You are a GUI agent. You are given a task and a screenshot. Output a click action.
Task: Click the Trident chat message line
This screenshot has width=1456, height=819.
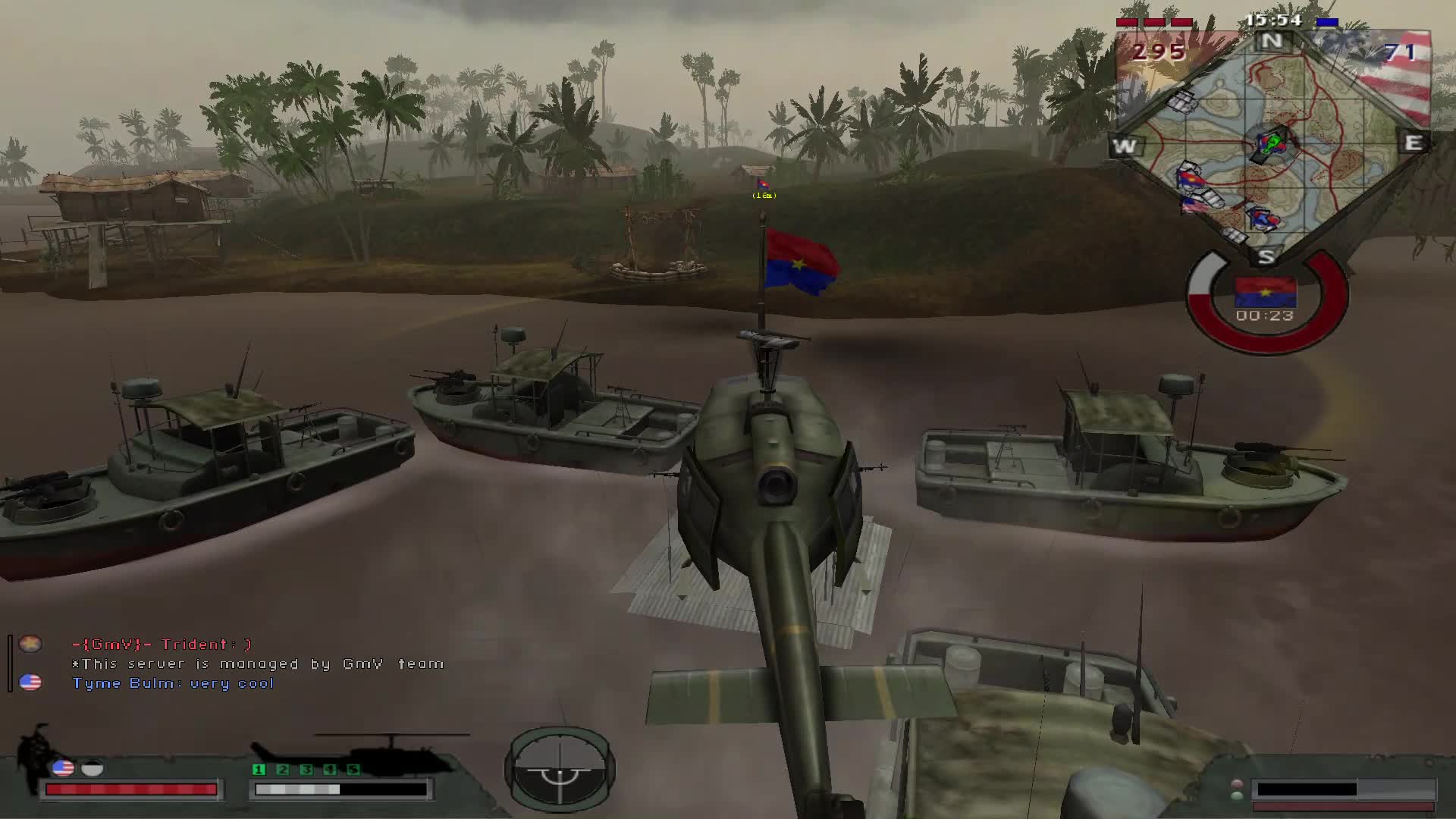pyautogui.click(x=162, y=645)
